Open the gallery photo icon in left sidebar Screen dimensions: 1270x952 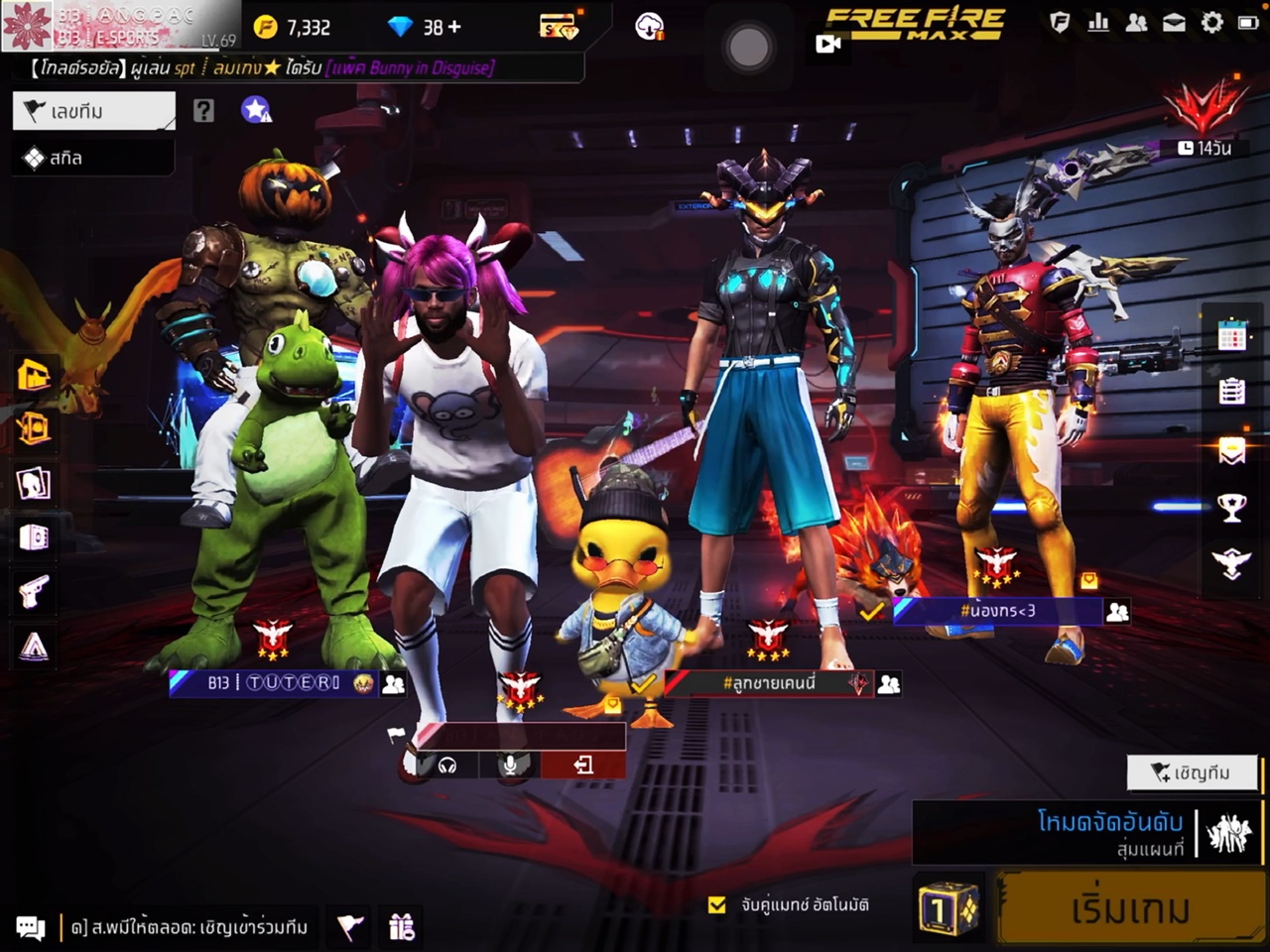point(33,486)
